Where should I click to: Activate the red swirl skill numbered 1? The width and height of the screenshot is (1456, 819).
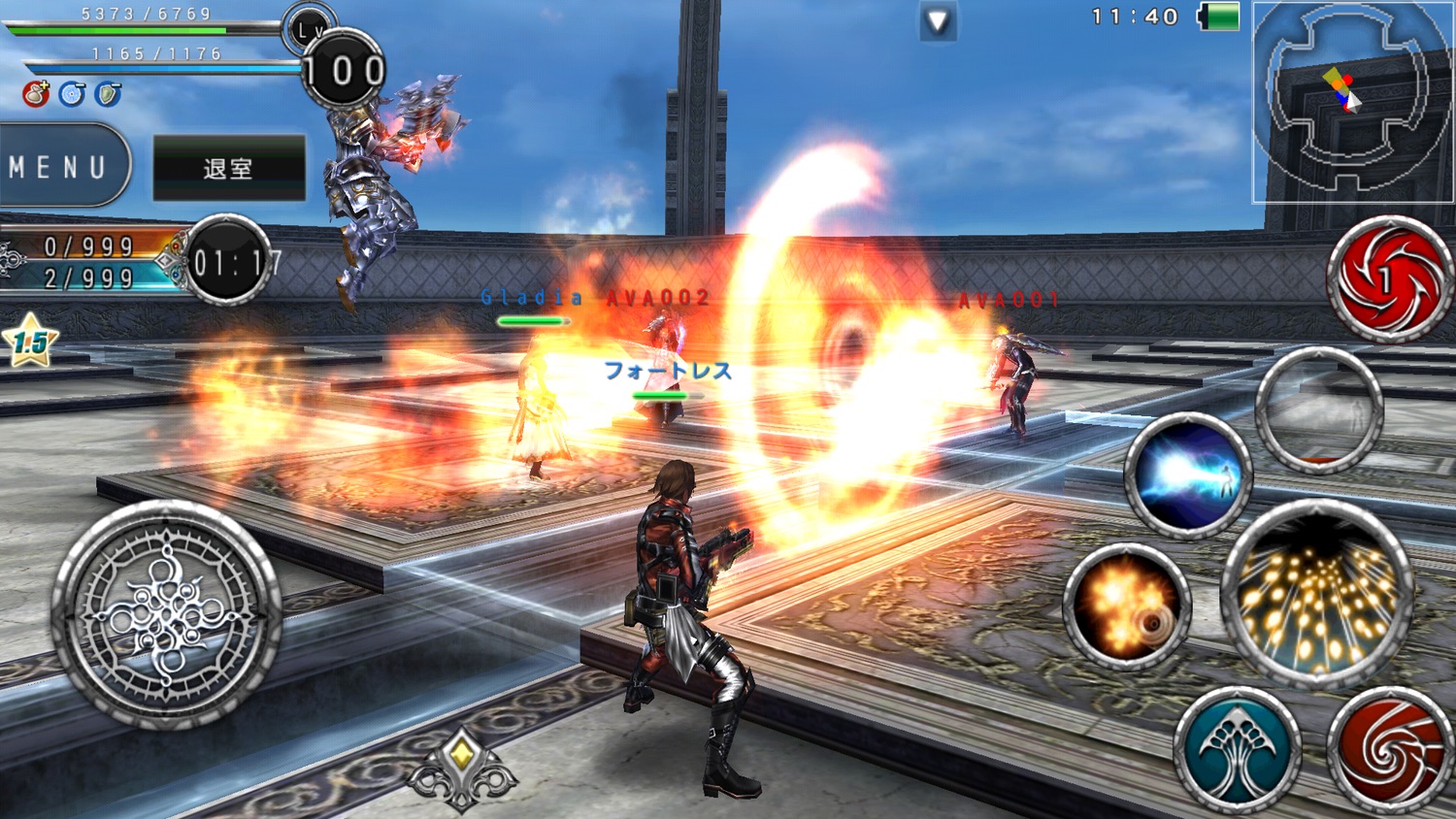tap(1389, 279)
